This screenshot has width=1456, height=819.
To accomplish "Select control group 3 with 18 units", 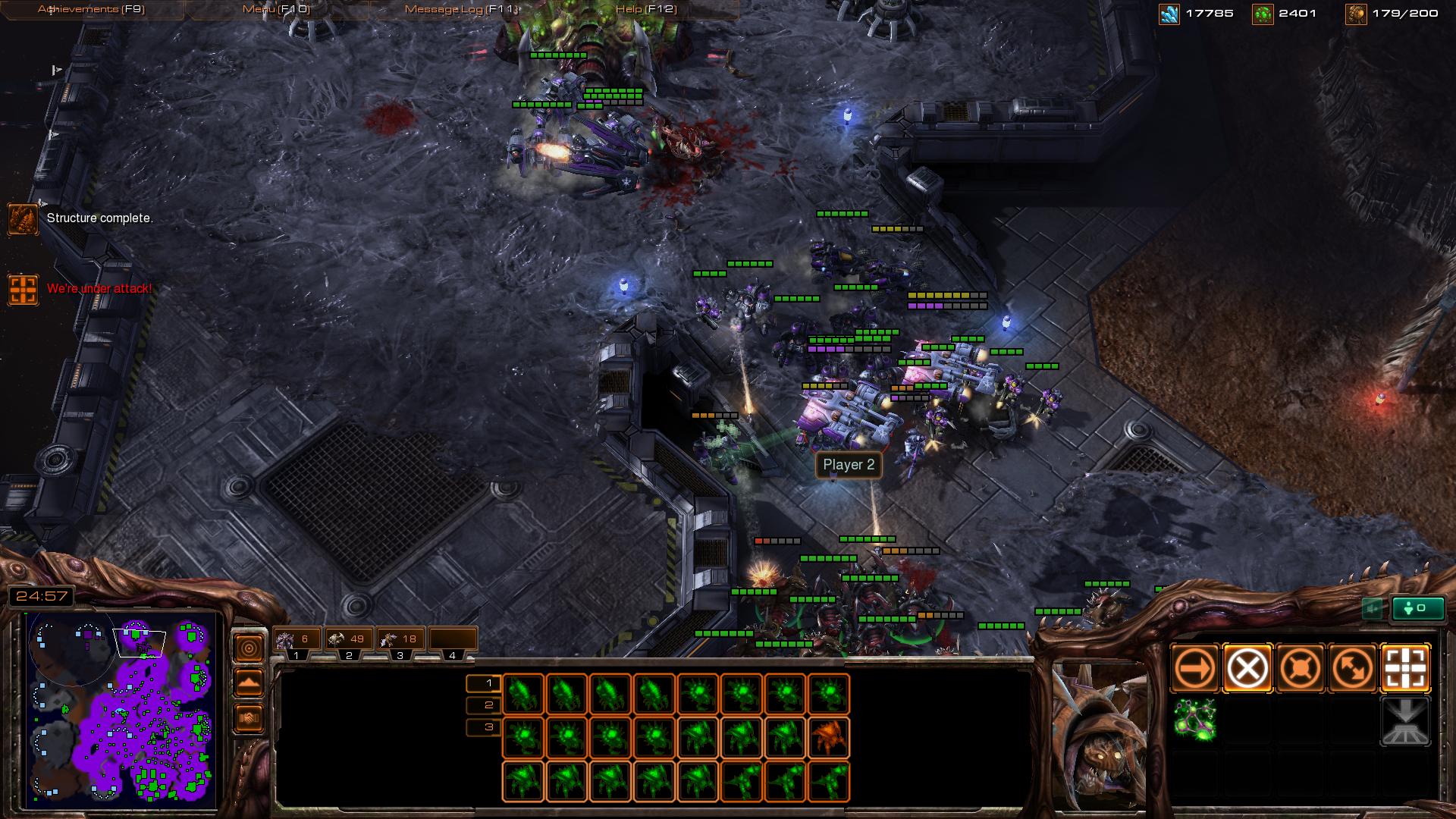I will (400, 639).
